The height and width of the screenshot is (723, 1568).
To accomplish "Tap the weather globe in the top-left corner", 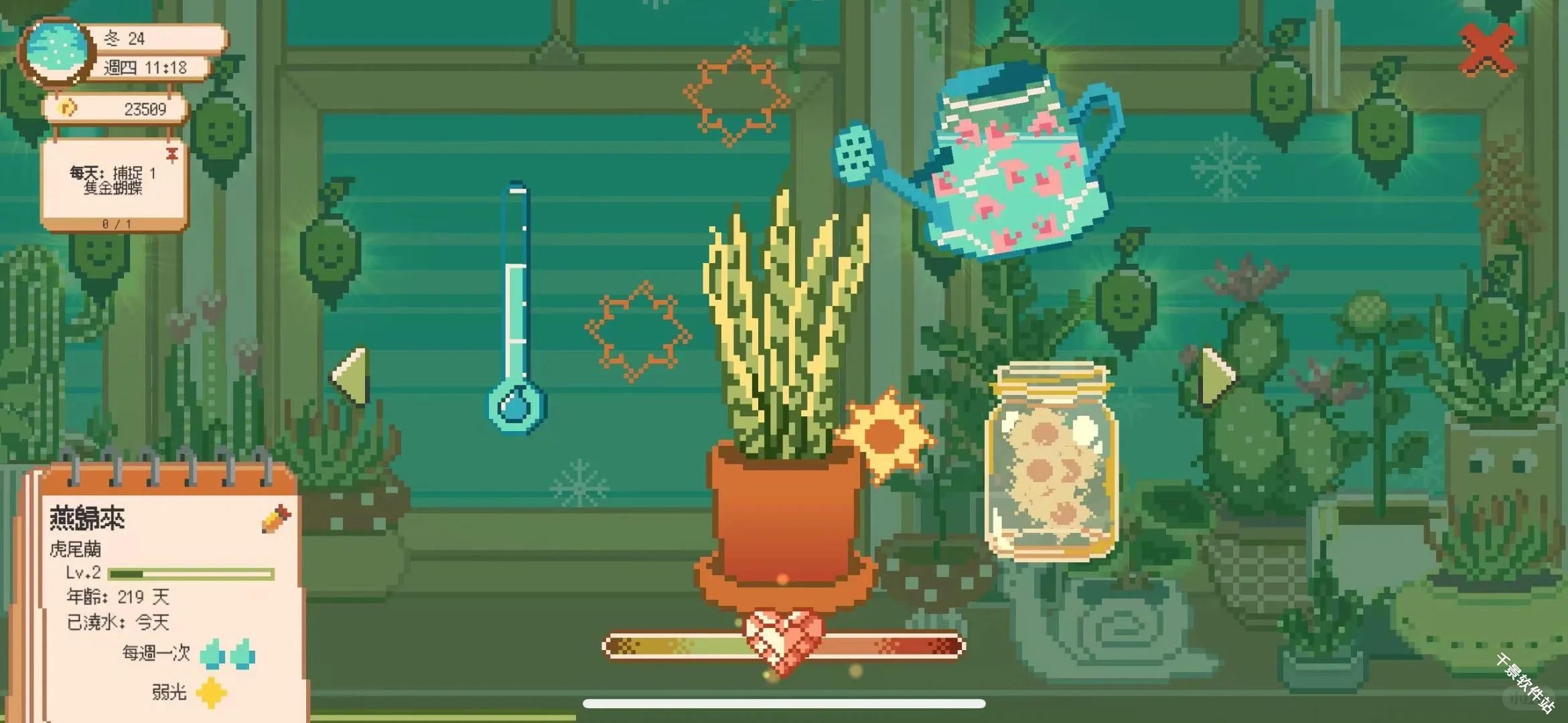I will pos(59,47).
